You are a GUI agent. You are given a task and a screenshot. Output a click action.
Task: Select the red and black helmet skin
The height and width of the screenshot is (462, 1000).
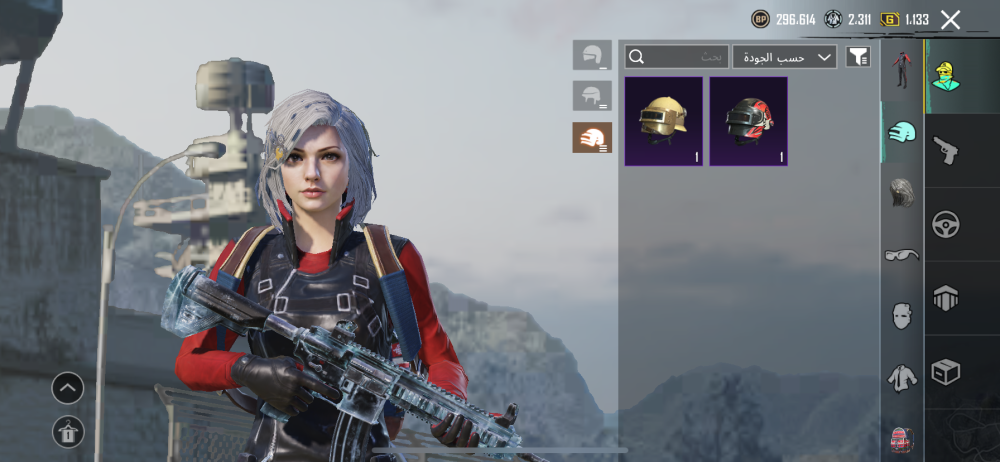pos(748,121)
